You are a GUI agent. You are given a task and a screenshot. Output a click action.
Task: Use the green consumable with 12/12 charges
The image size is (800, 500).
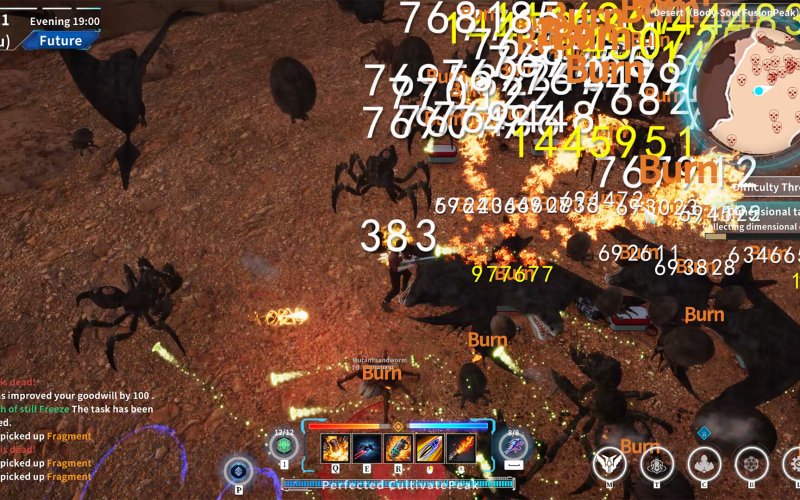pos(284,446)
